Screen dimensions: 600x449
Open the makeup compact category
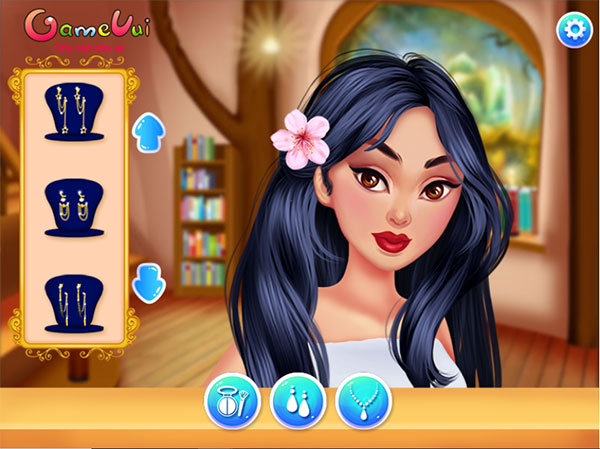[232, 403]
